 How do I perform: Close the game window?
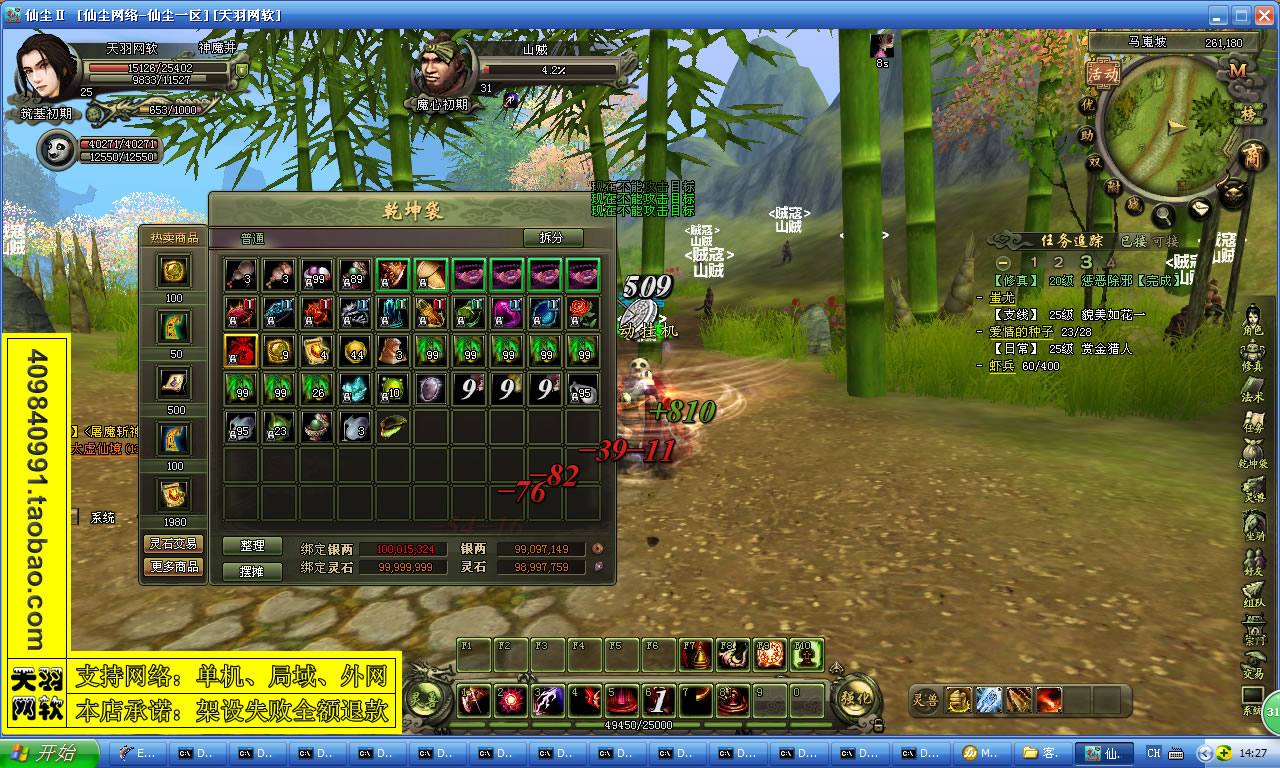point(1263,15)
